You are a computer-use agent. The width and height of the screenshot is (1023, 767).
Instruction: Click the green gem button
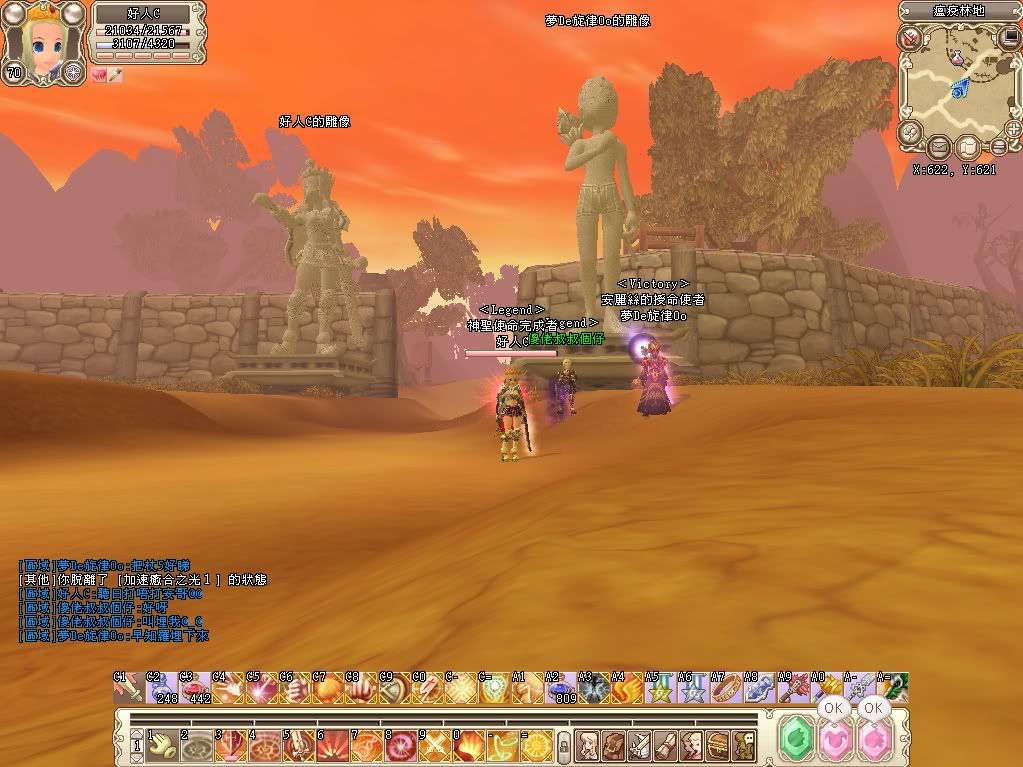797,740
